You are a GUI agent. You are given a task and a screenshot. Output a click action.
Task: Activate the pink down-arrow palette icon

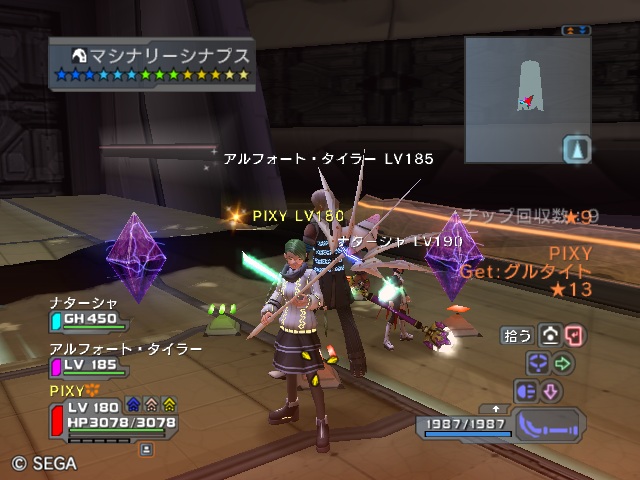[550, 390]
